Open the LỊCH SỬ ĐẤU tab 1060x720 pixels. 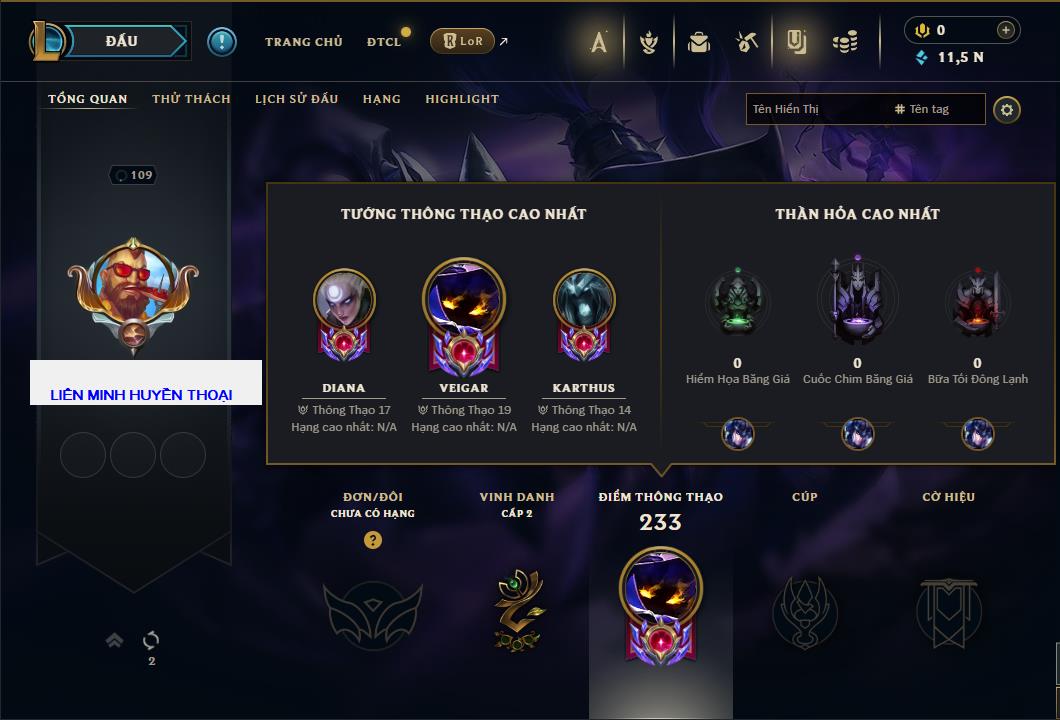click(x=296, y=99)
